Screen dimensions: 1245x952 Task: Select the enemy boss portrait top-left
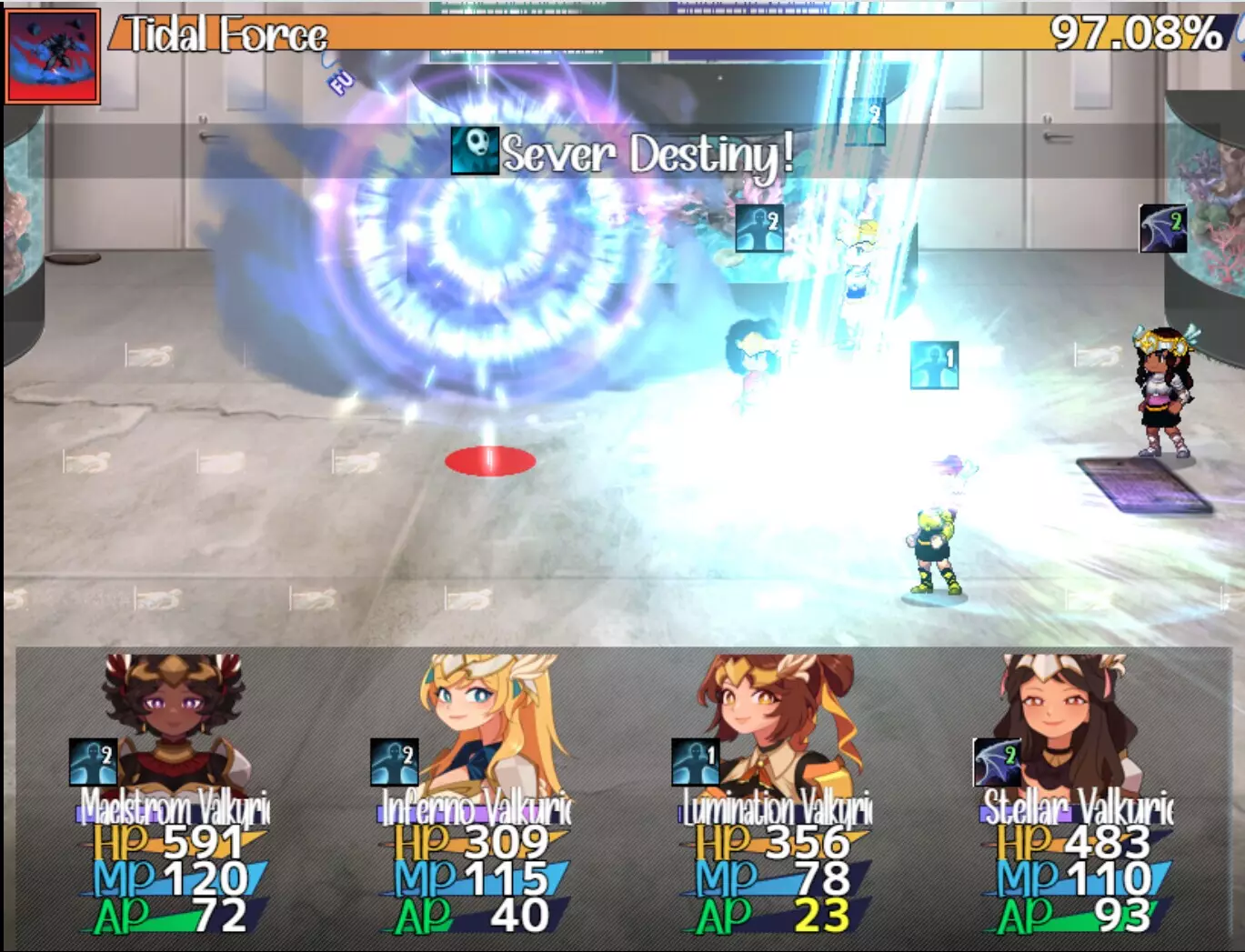[51, 51]
